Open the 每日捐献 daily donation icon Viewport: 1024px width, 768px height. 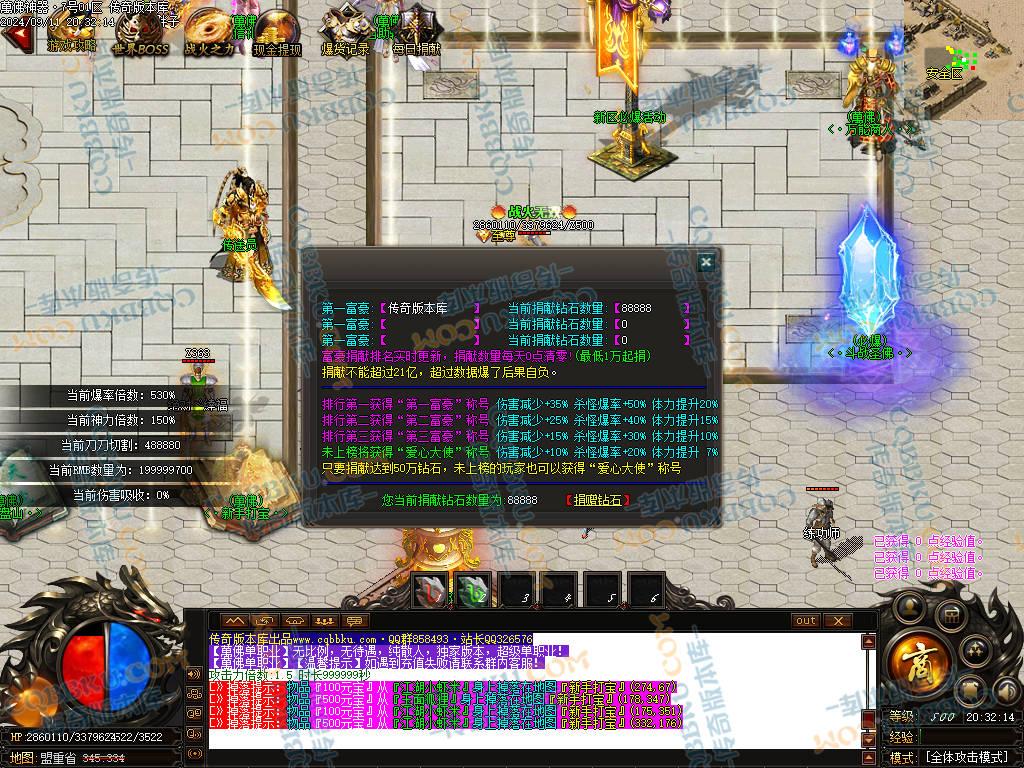pos(415,32)
